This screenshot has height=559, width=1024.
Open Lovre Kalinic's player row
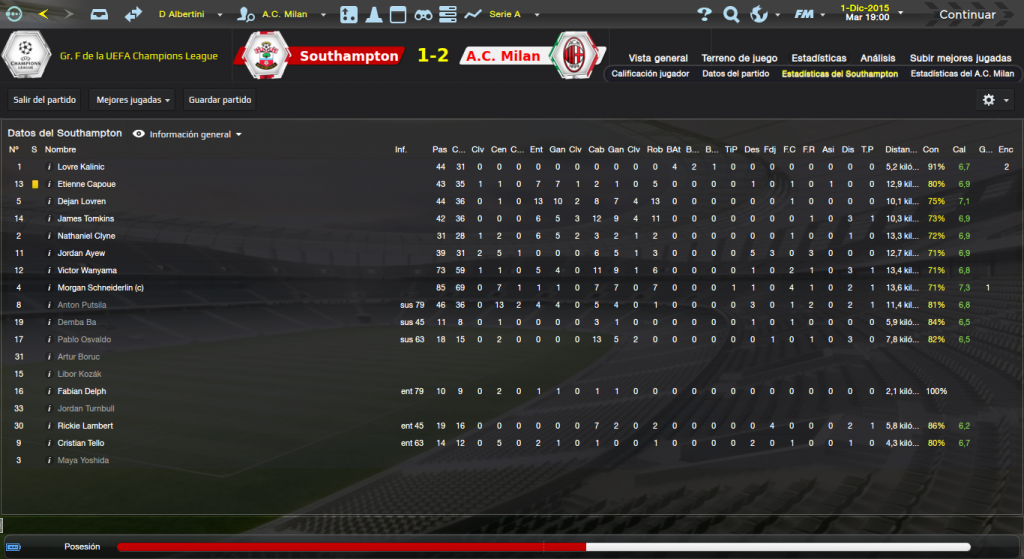tap(80, 167)
